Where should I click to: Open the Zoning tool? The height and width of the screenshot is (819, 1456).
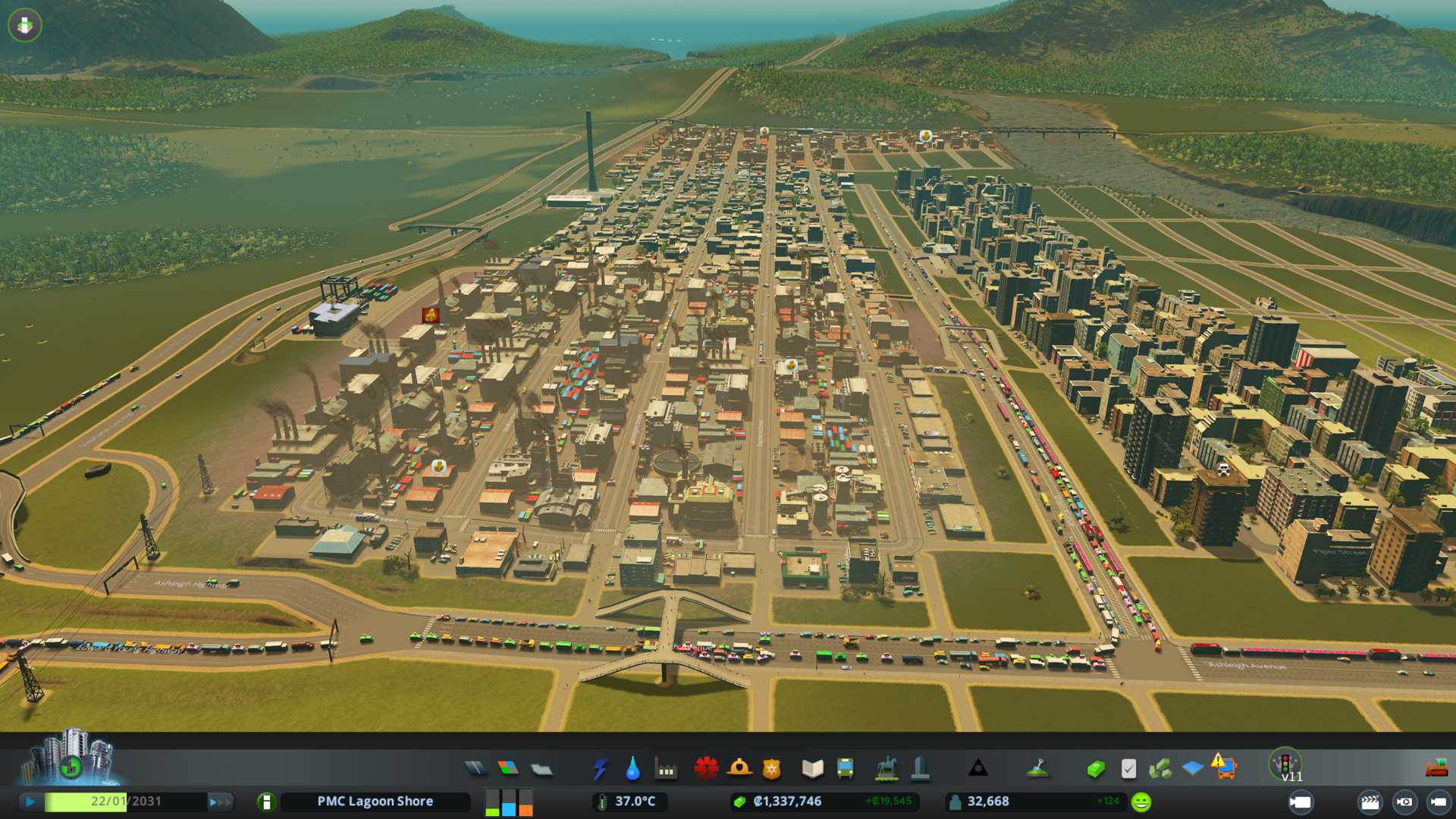508,769
